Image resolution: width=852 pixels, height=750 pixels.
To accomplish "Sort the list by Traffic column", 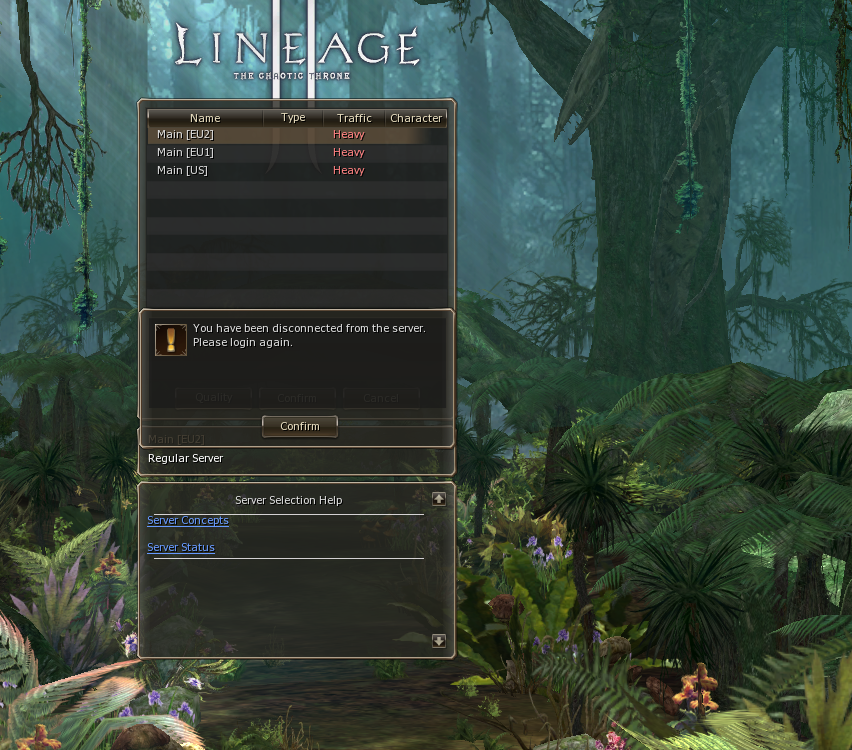I will click(x=354, y=118).
